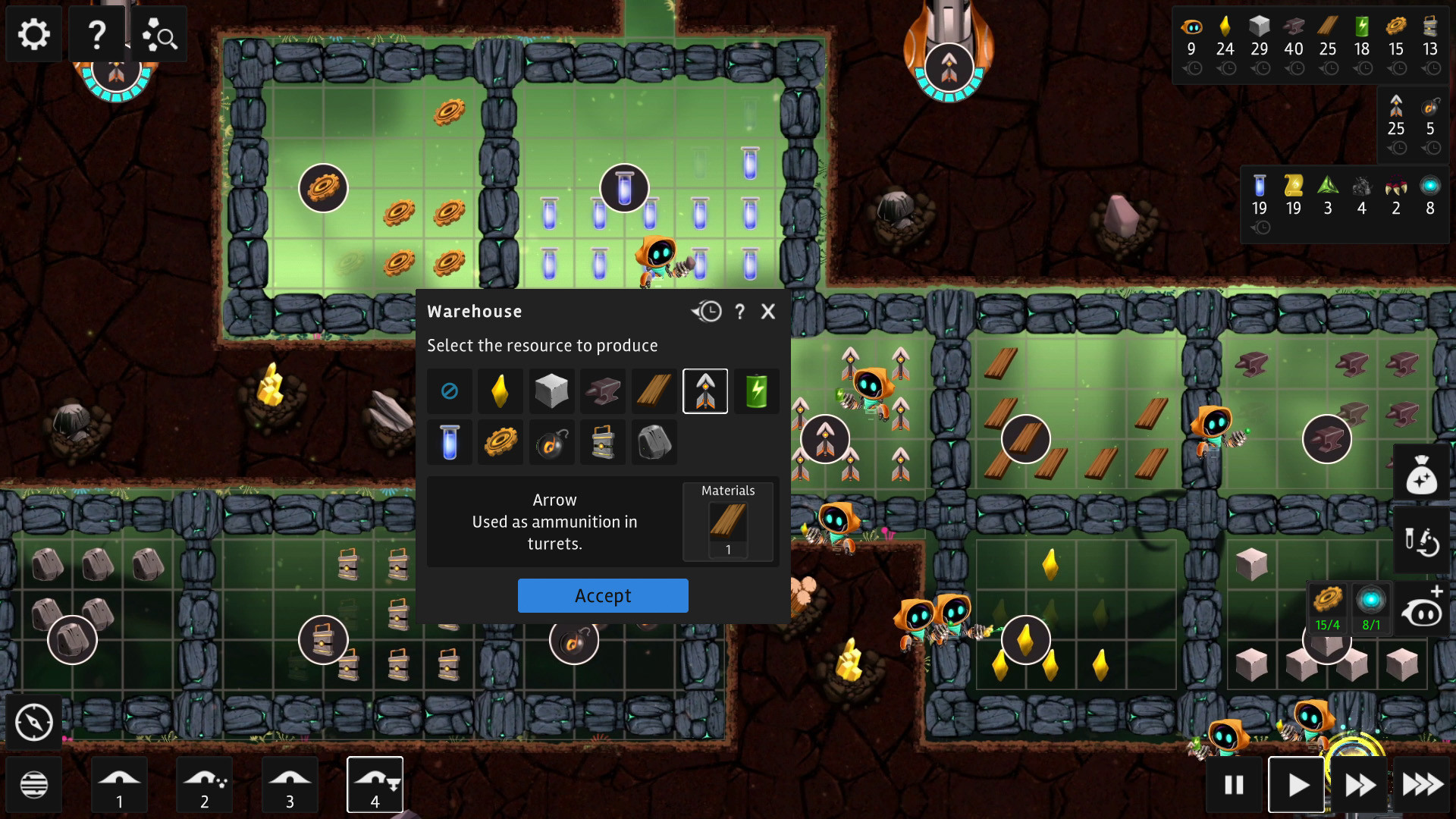
Task: Activate the magnifier search tool
Action: point(159,33)
